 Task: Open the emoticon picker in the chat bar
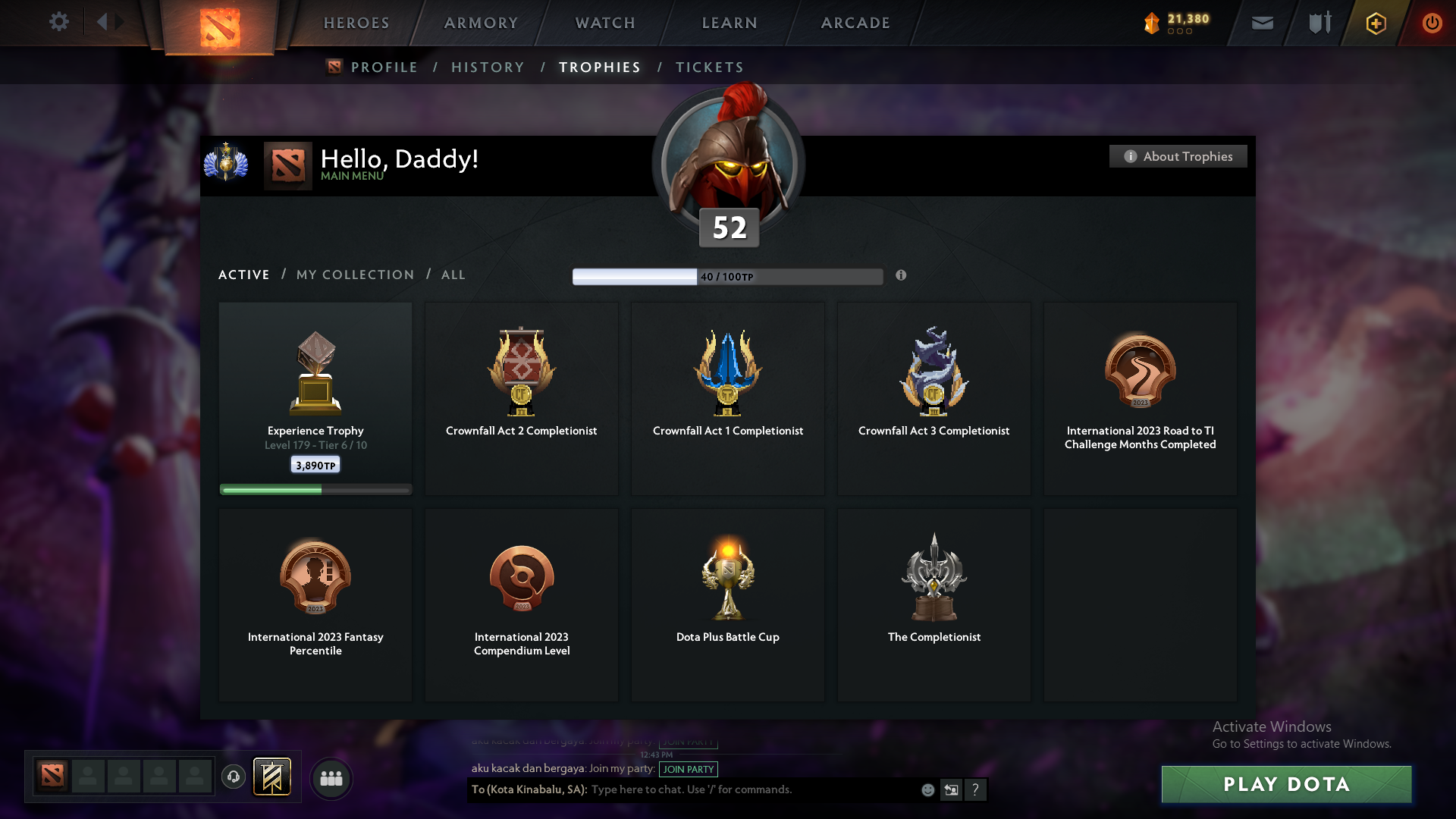click(x=927, y=789)
